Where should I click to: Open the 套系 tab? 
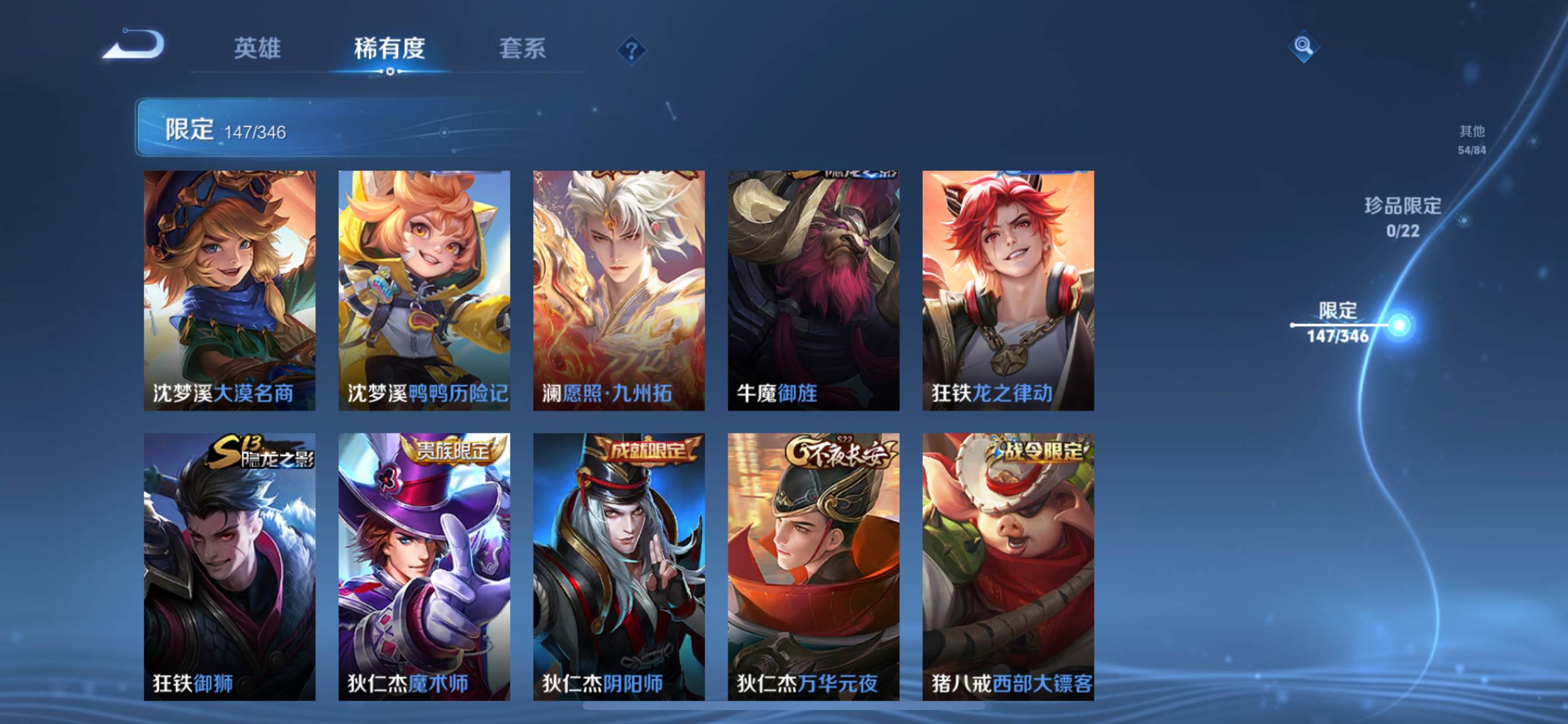coord(522,48)
